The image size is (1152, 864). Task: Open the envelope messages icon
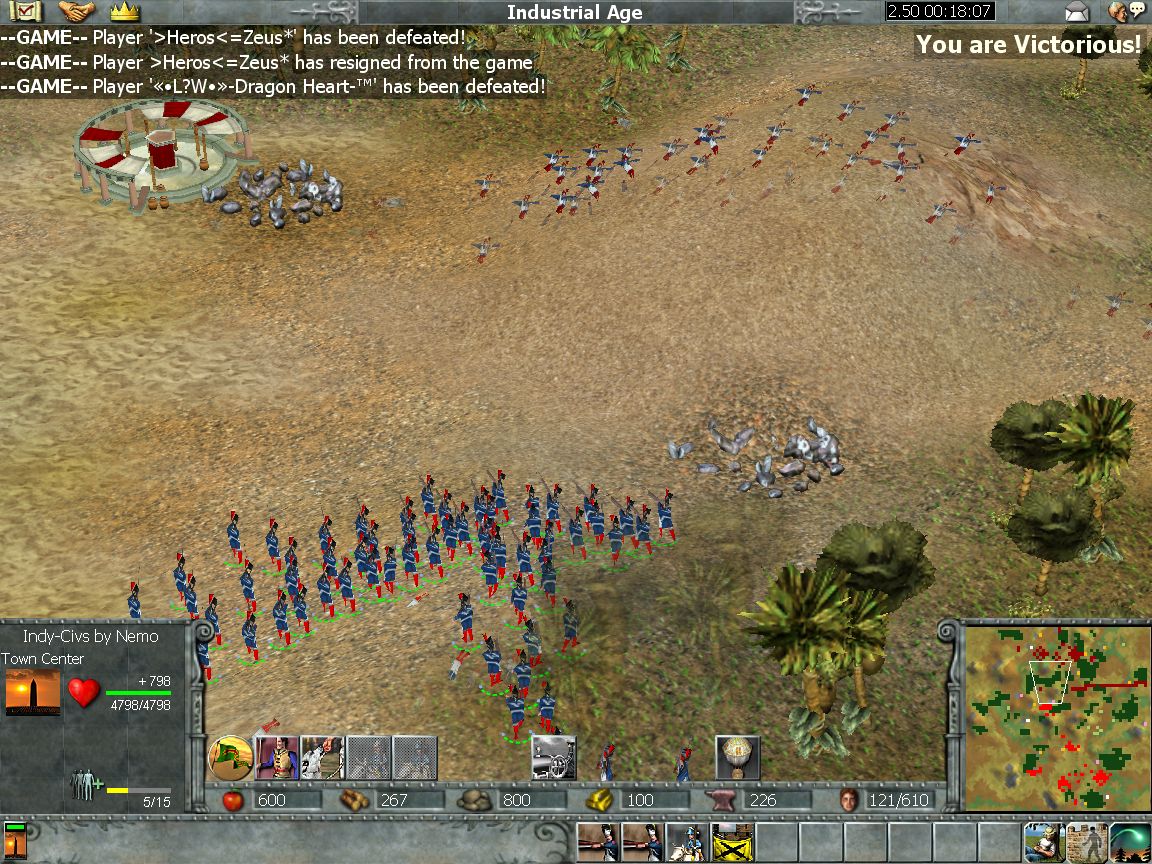pyautogui.click(x=1076, y=12)
